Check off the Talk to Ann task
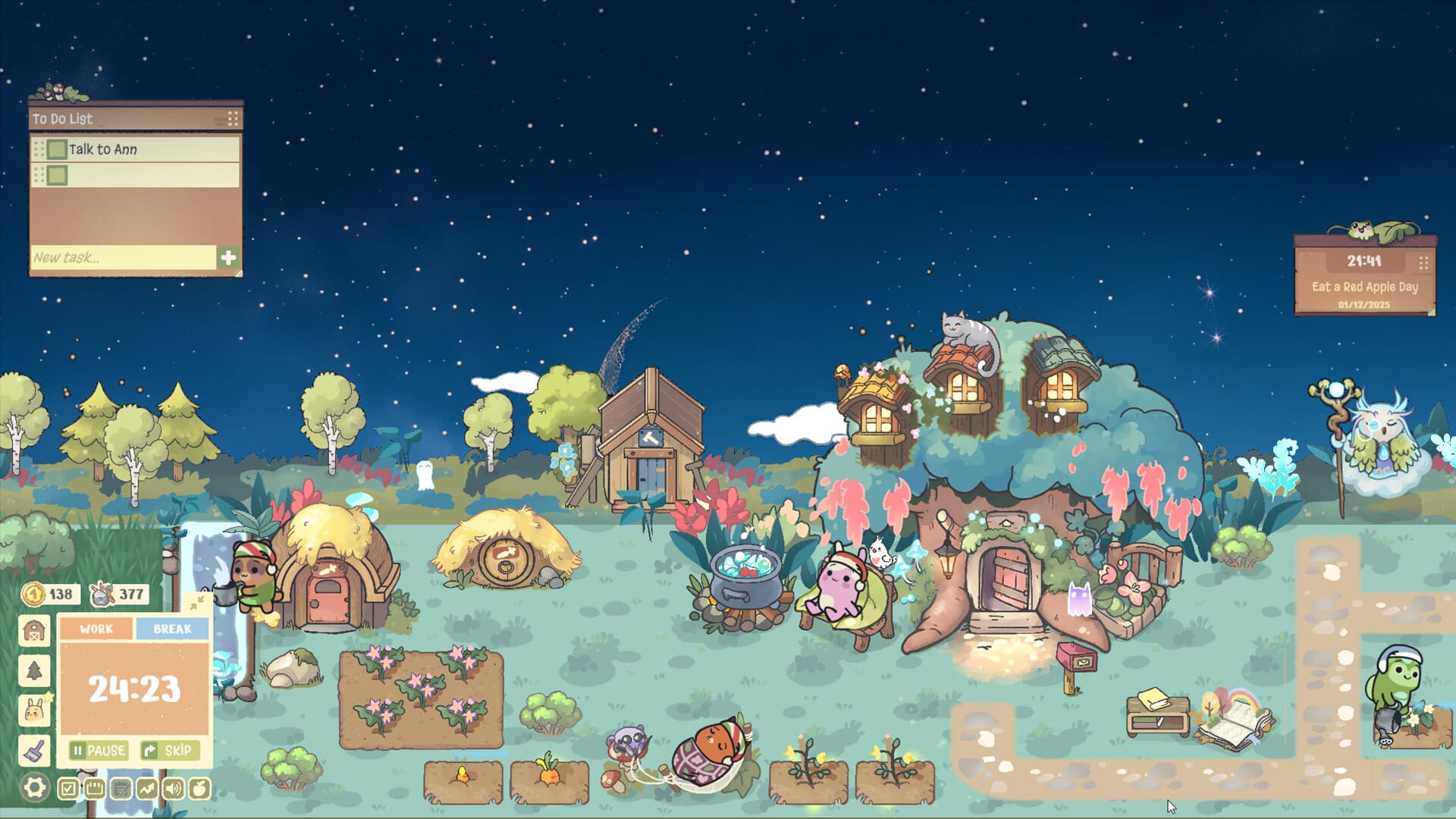This screenshot has height=819, width=1456. (x=57, y=150)
